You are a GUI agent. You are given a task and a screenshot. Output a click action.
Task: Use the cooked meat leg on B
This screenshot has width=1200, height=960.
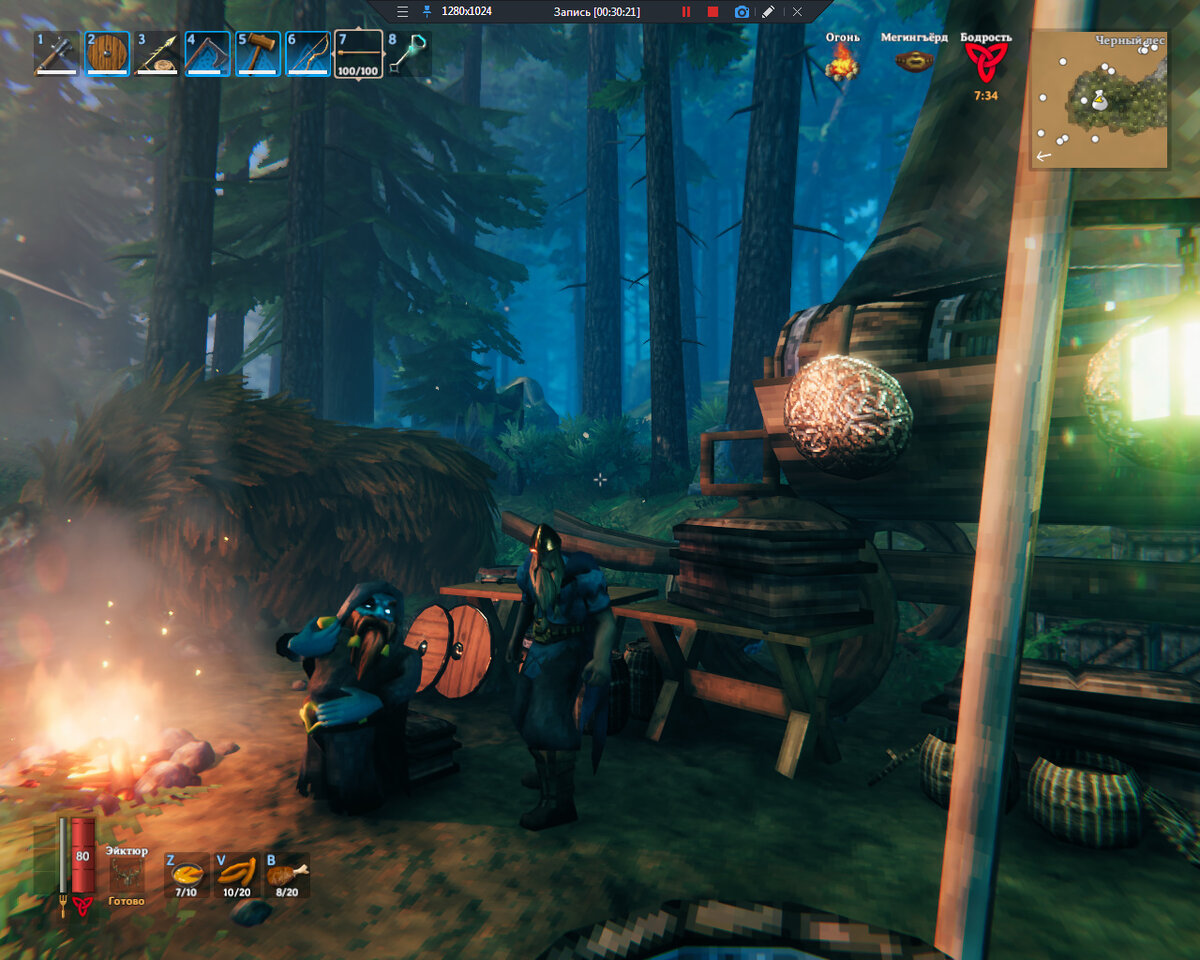coord(286,874)
